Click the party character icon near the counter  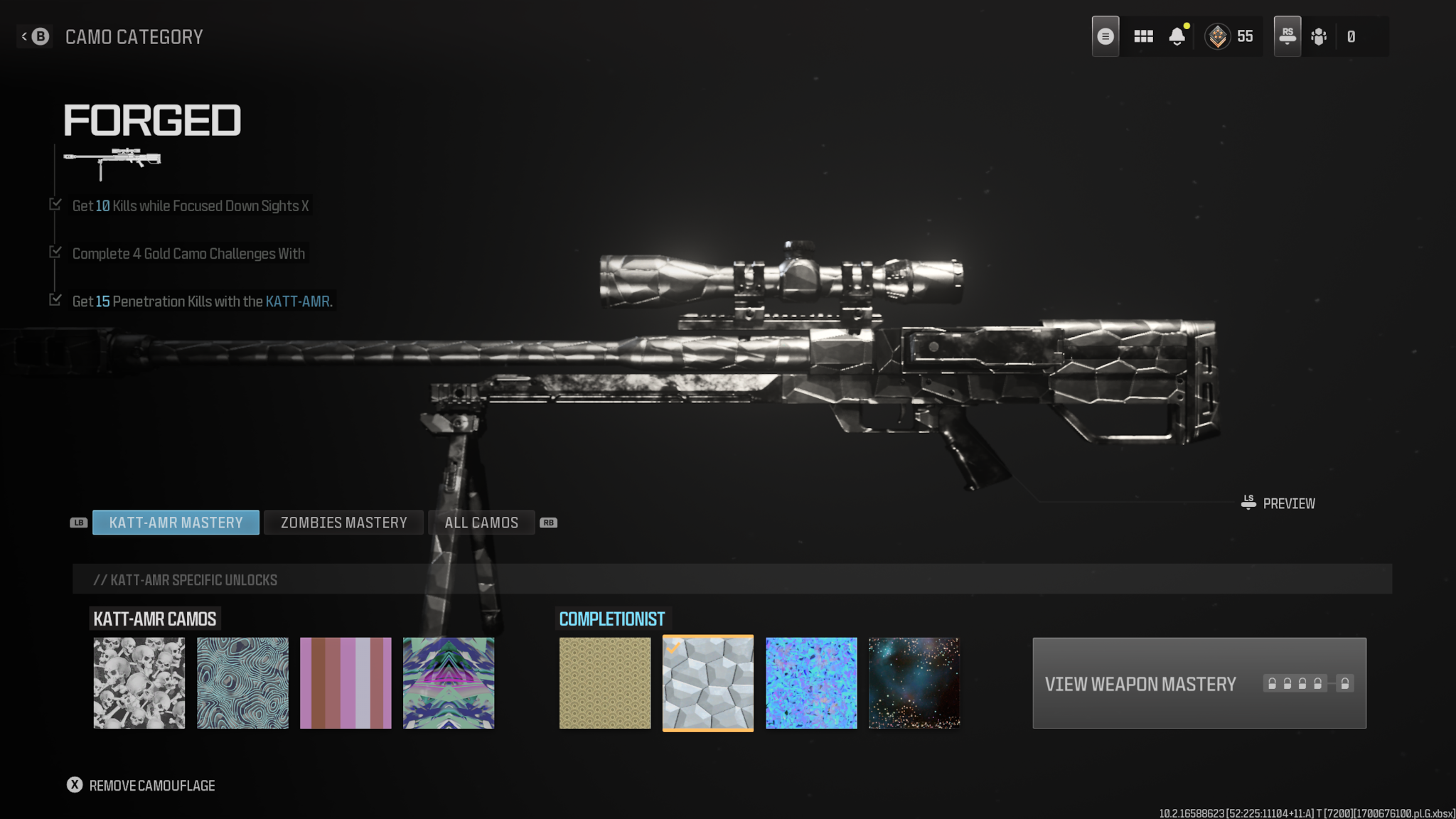tap(1319, 36)
